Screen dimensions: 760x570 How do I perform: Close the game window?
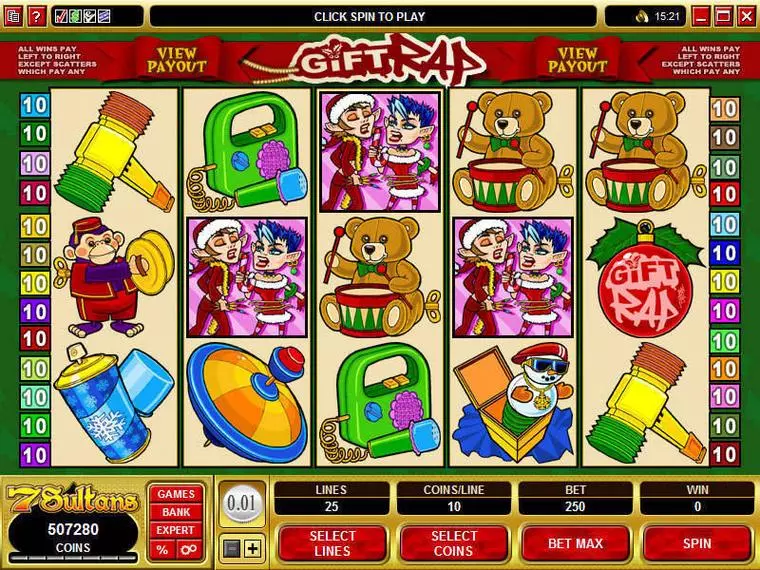coord(747,16)
